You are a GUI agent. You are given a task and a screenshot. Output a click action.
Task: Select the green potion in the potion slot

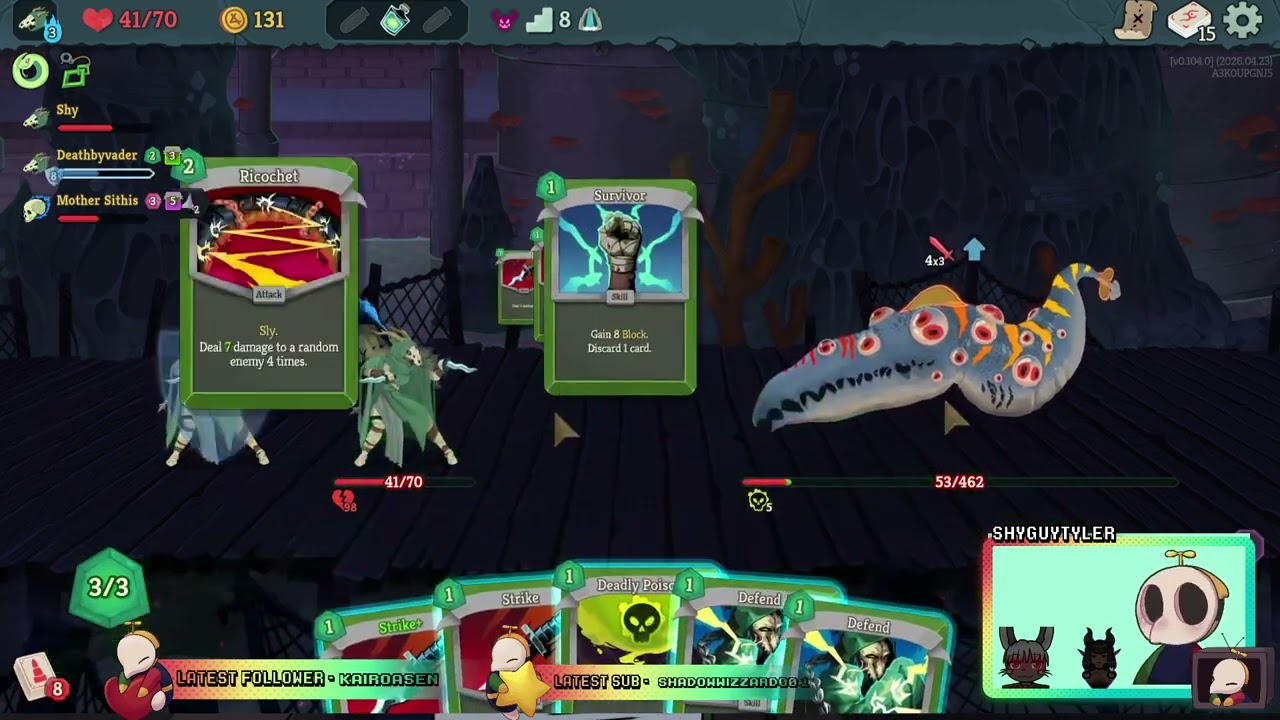pyautogui.click(x=396, y=20)
